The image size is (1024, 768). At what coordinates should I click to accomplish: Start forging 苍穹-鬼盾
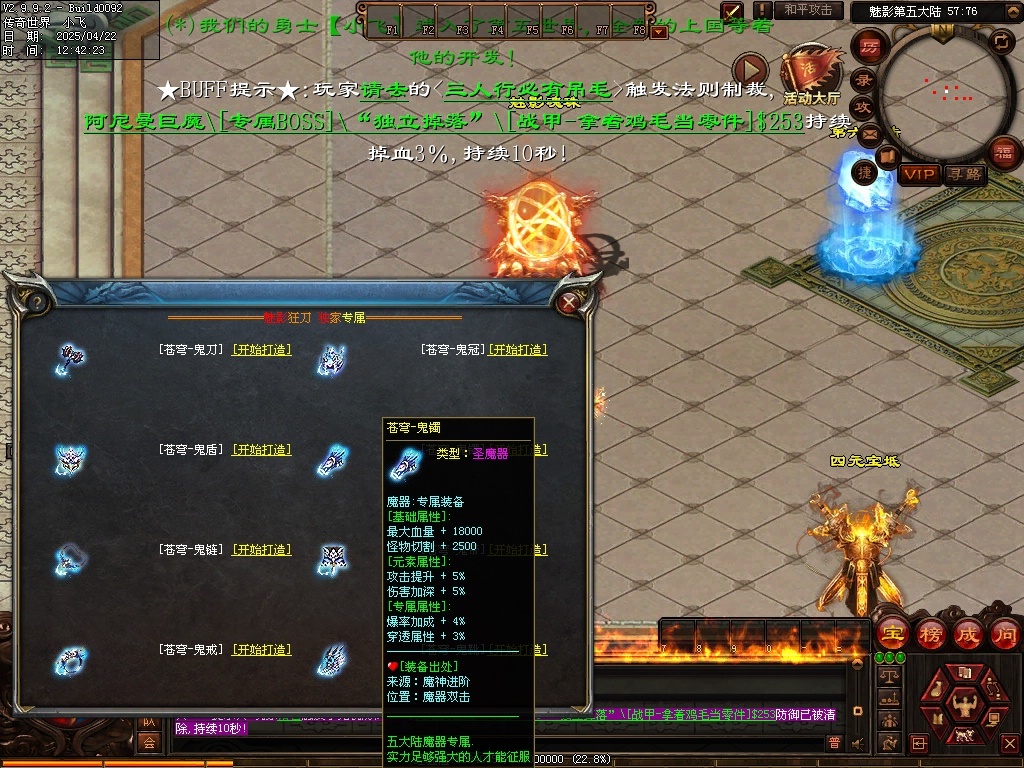pyautogui.click(x=262, y=450)
